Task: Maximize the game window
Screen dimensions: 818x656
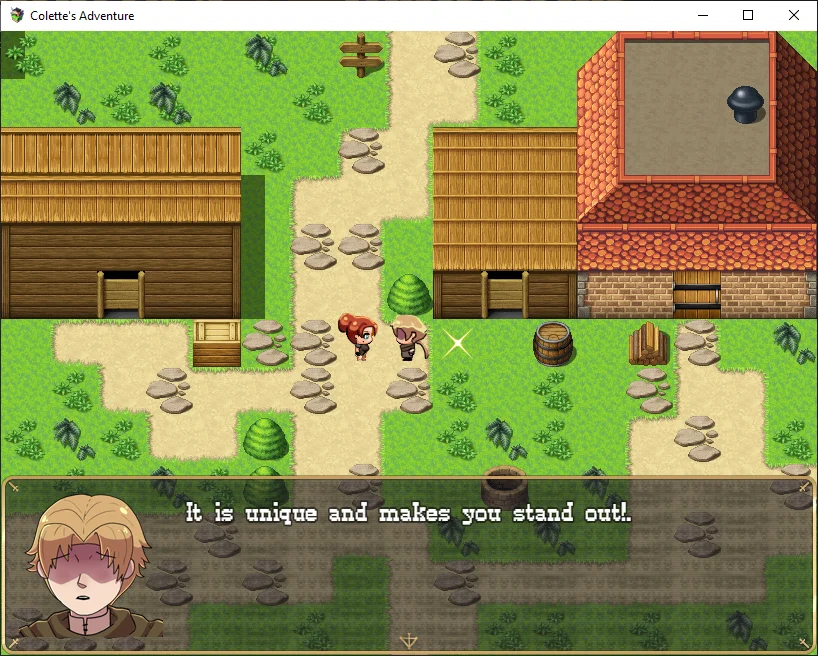Action: point(748,16)
